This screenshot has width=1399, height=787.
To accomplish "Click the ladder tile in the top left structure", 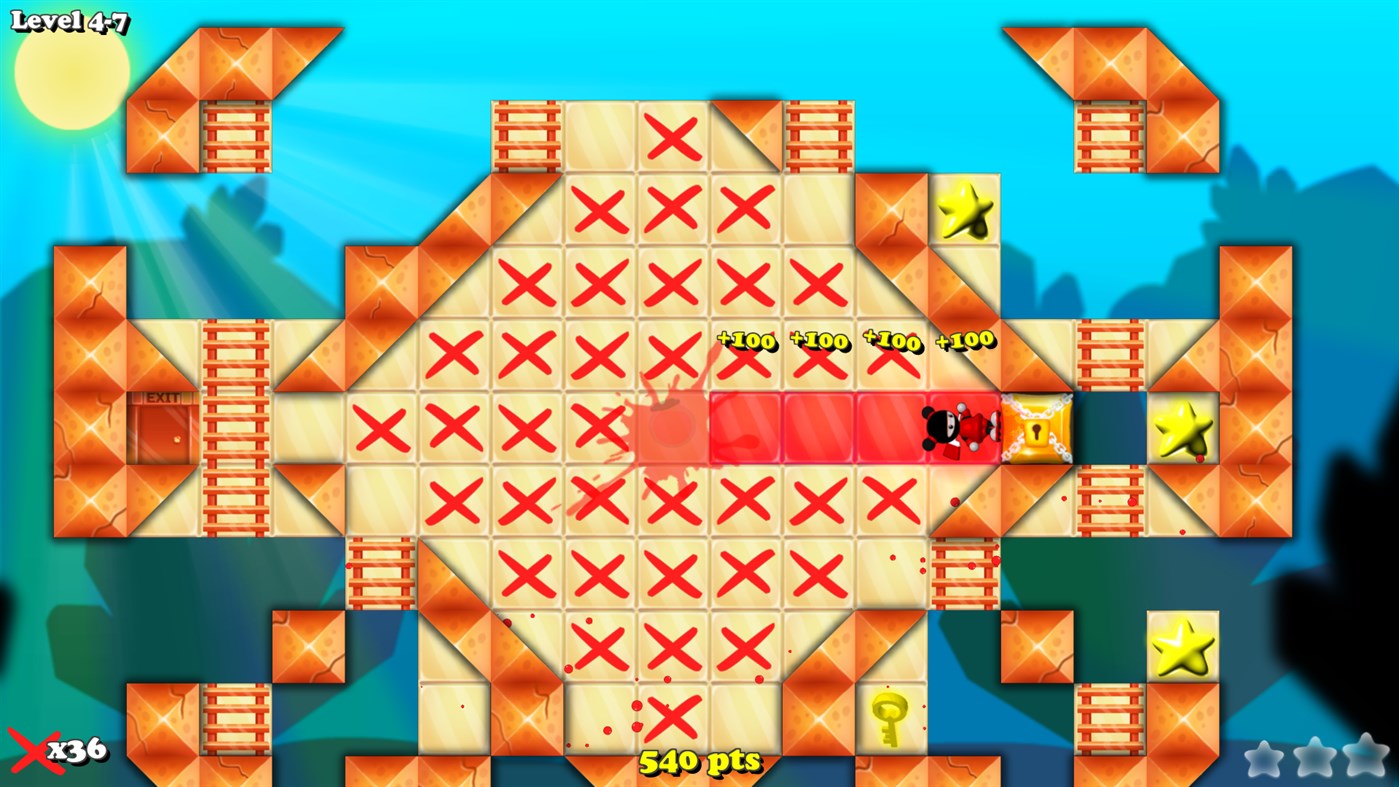I will tap(234, 133).
